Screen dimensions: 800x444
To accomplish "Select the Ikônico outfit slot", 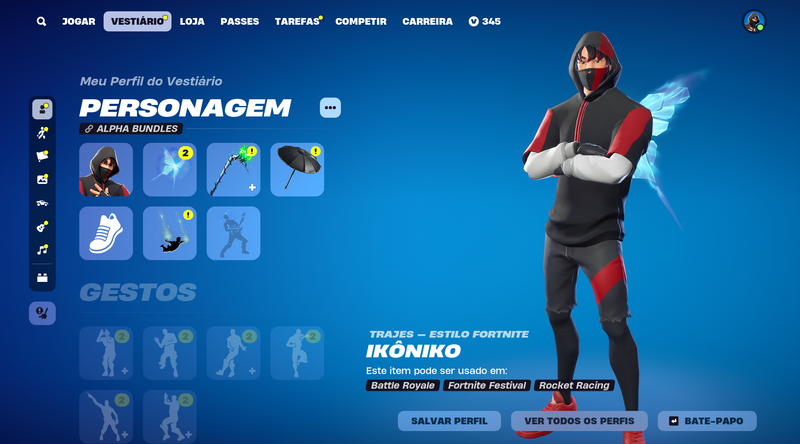I will click(x=106, y=169).
